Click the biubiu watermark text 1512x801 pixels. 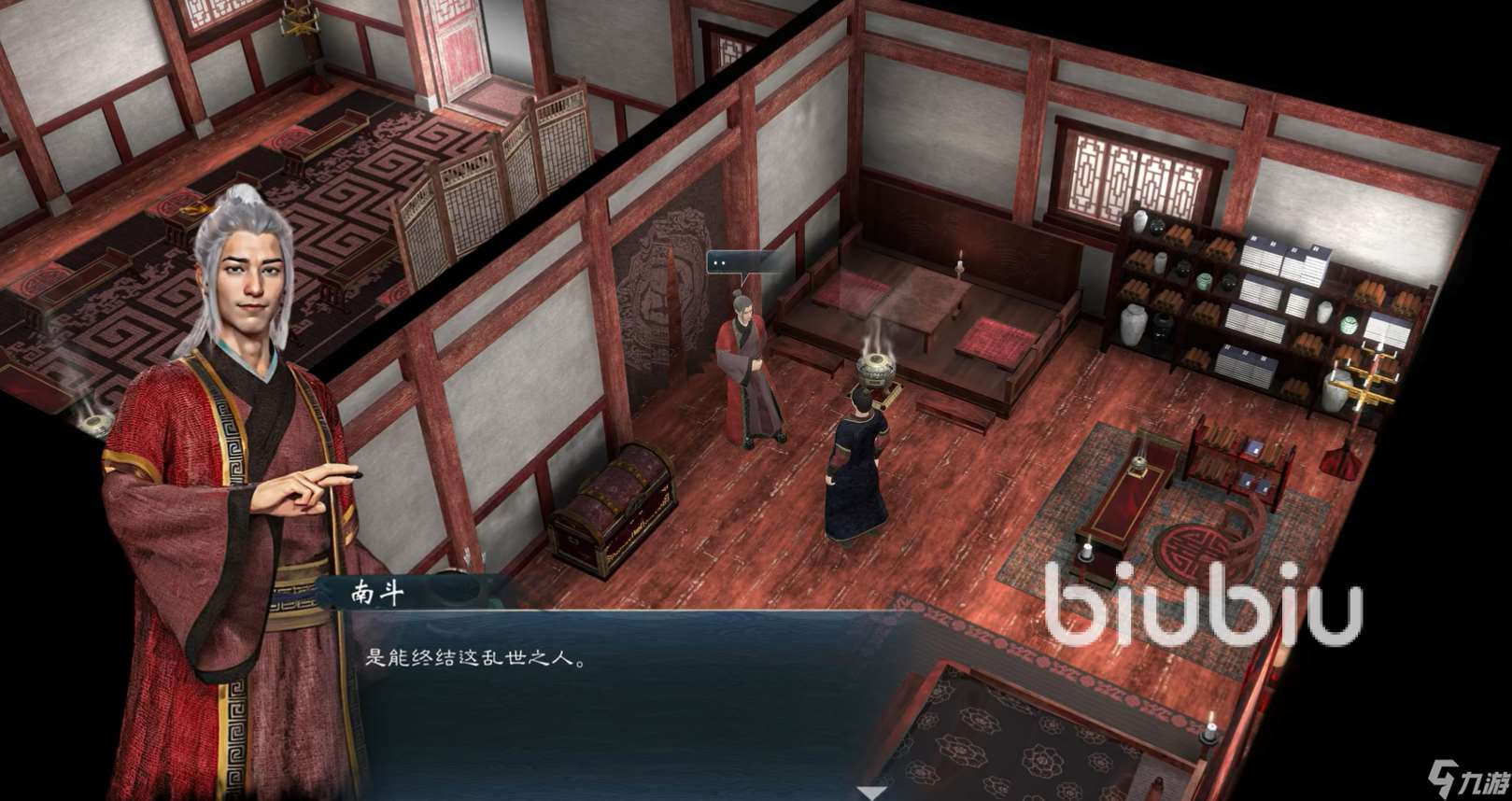pyautogui.click(x=1205, y=597)
